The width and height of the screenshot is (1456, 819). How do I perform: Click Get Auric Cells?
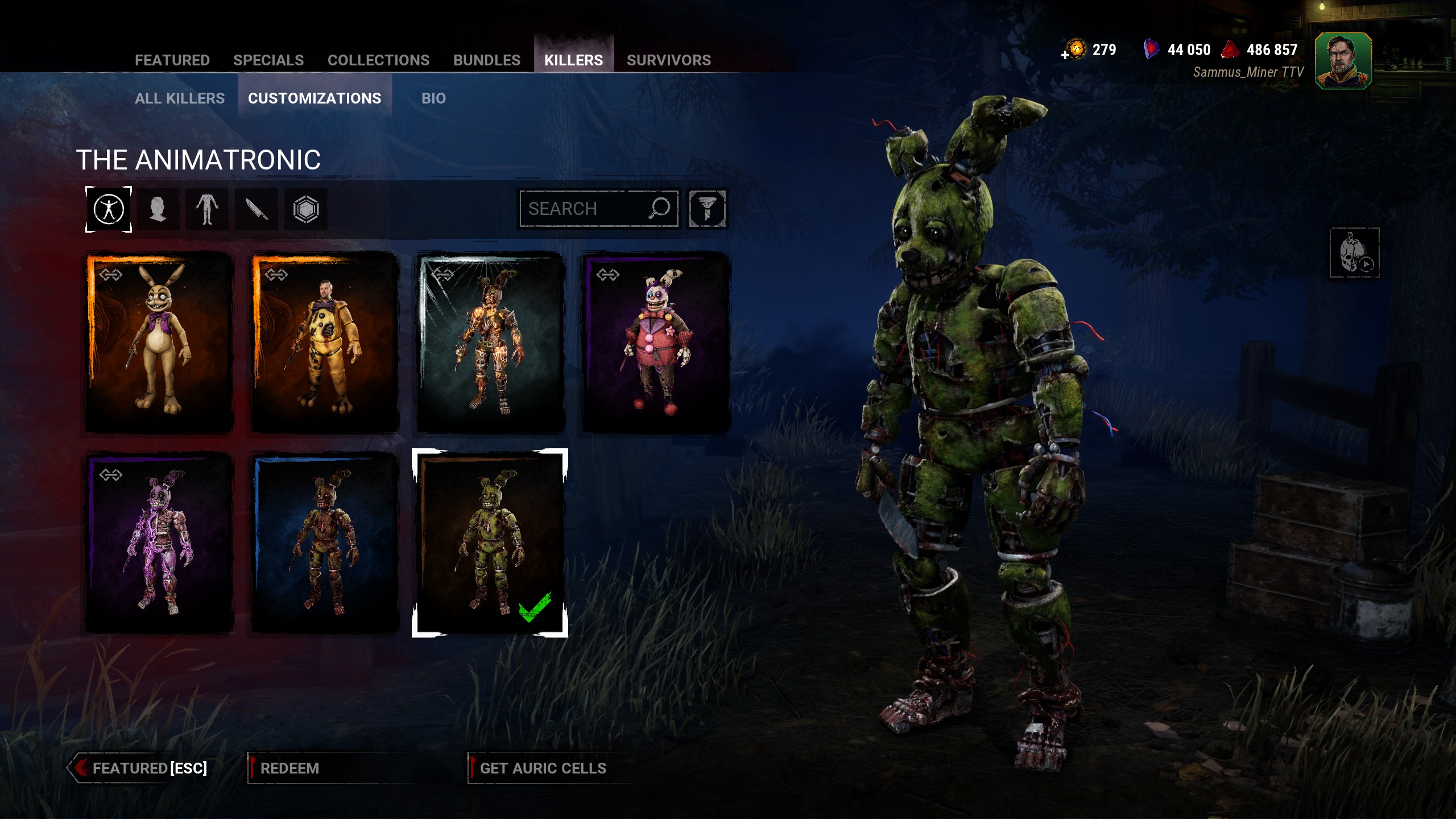tap(543, 768)
